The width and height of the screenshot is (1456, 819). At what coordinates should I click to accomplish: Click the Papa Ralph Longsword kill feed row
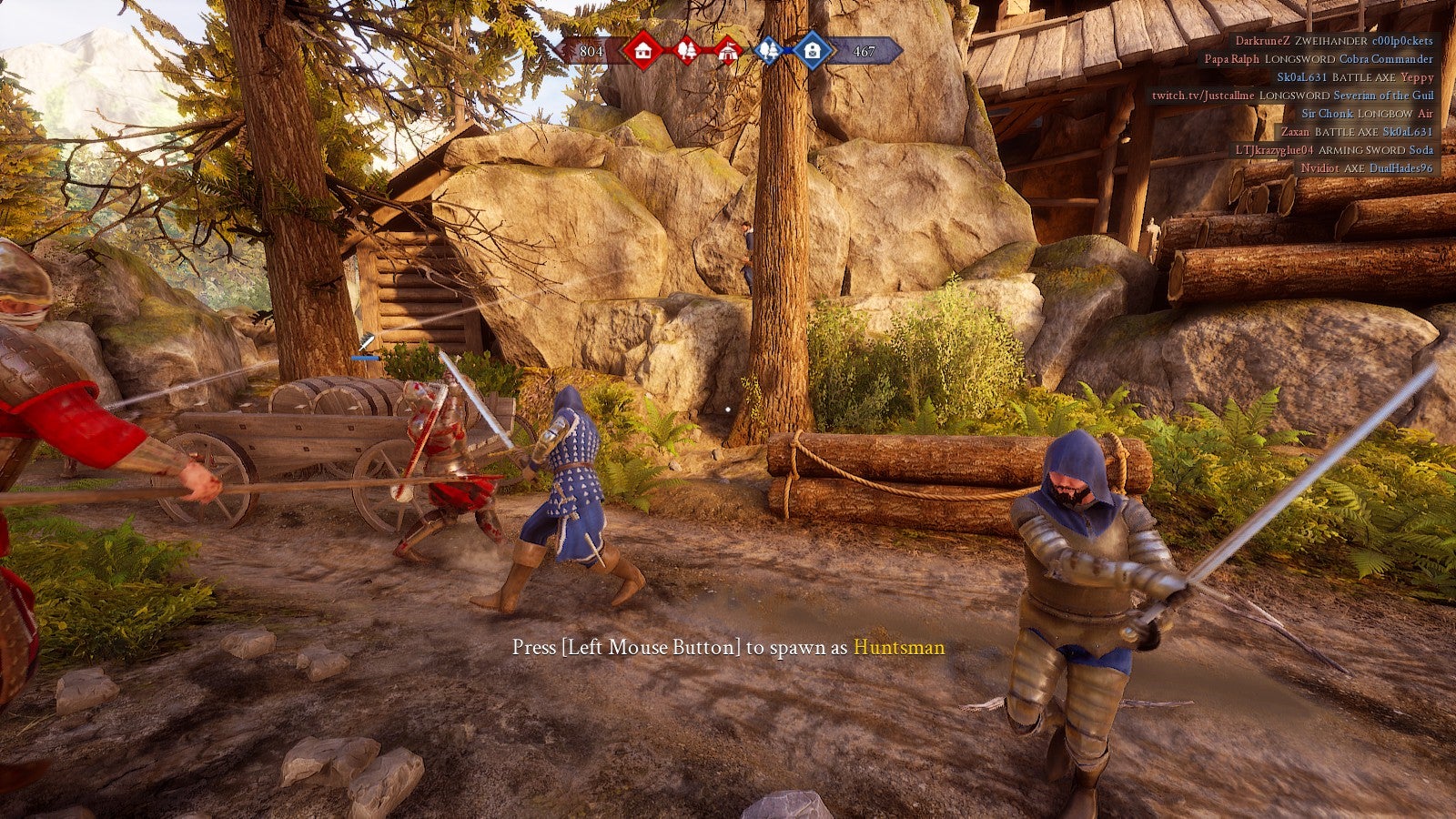pyautogui.click(x=1319, y=59)
